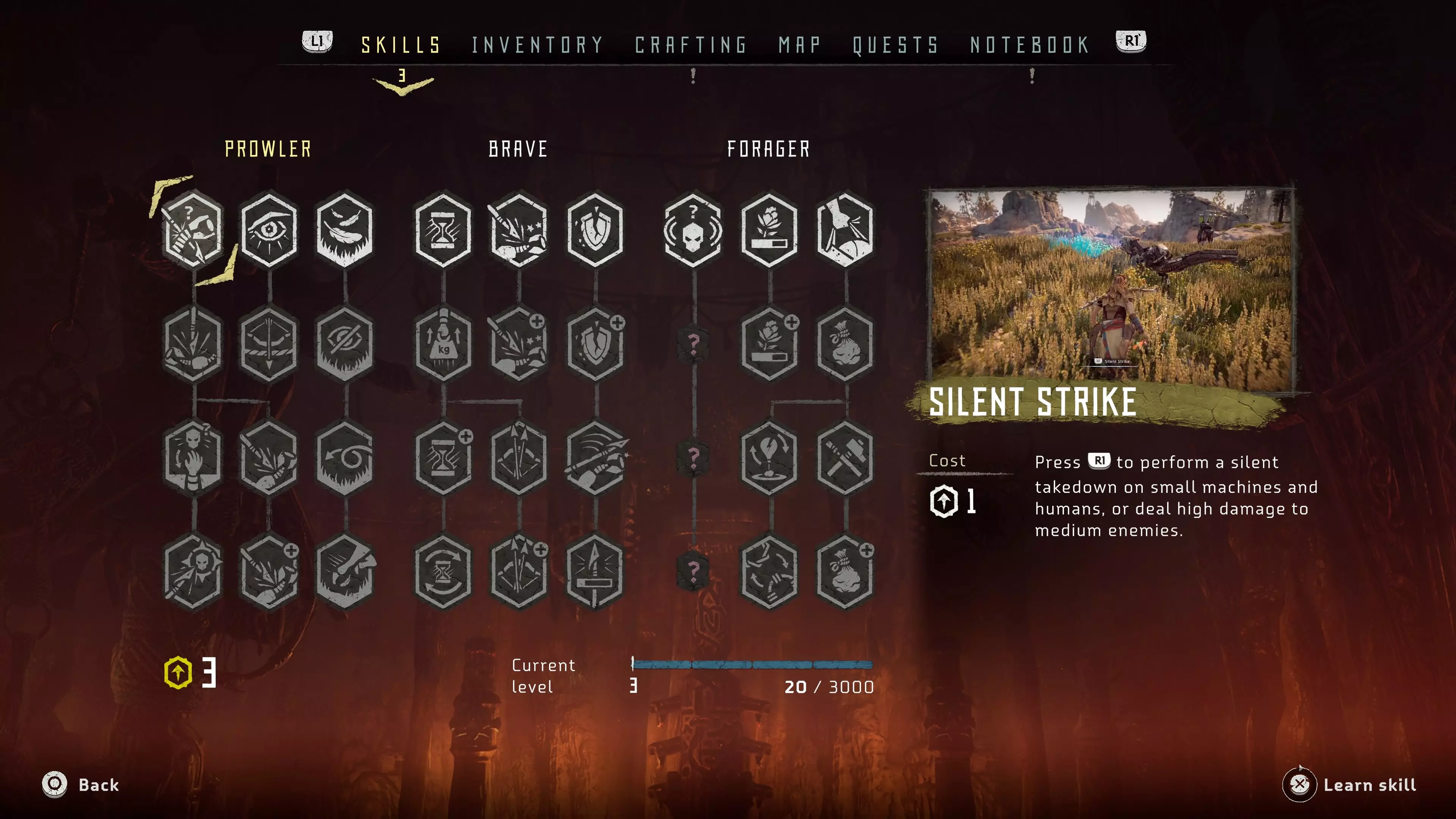The height and width of the screenshot is (819, 1456).
Task: Choose the crossed-out eye skill icon
Action: 345,344
